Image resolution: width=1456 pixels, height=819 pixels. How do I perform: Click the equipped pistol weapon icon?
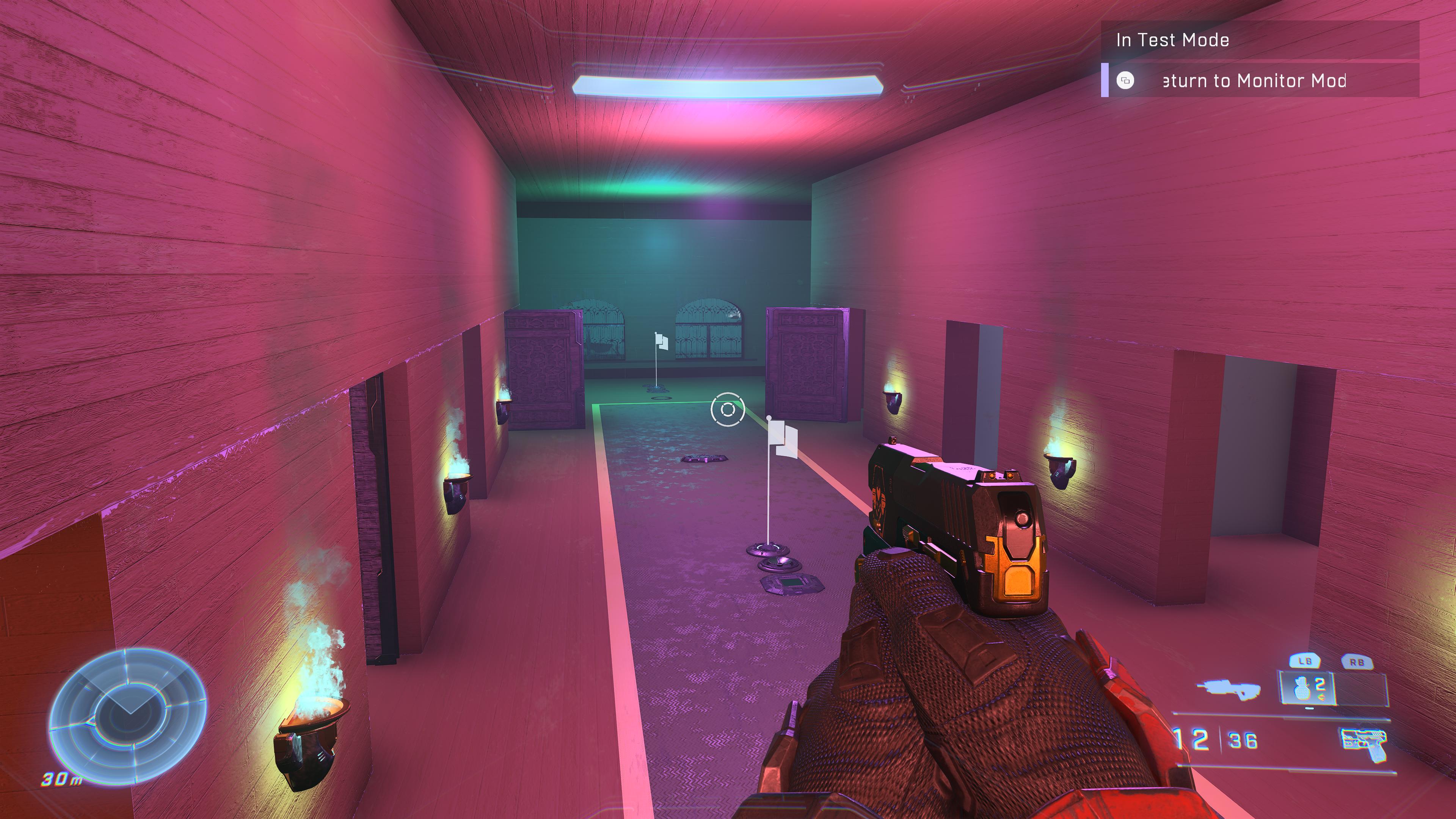pos(1362,744)
